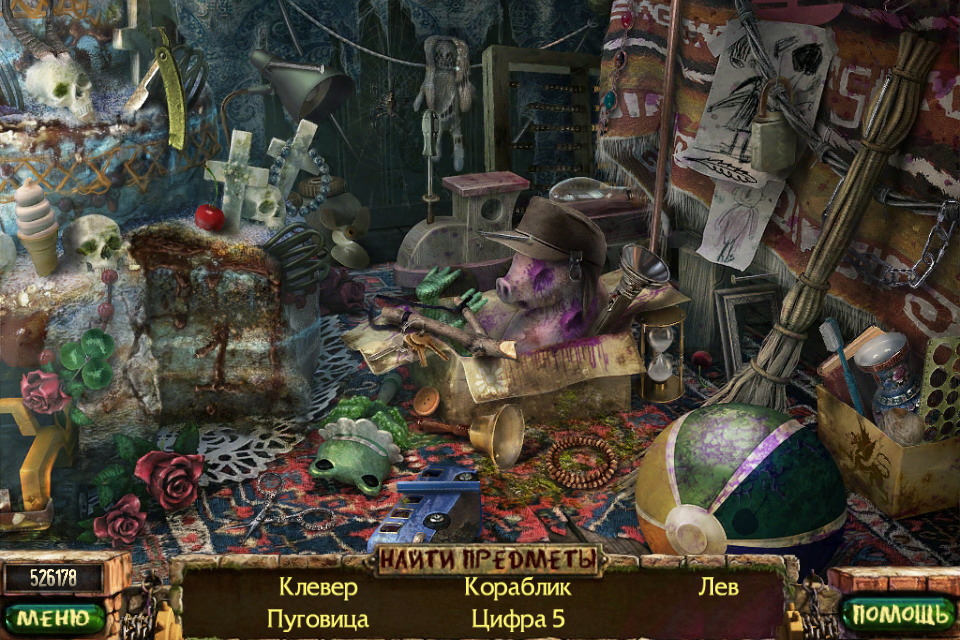Choose Кораблик in the item list
960x640 pixels.
pos(517,587)
